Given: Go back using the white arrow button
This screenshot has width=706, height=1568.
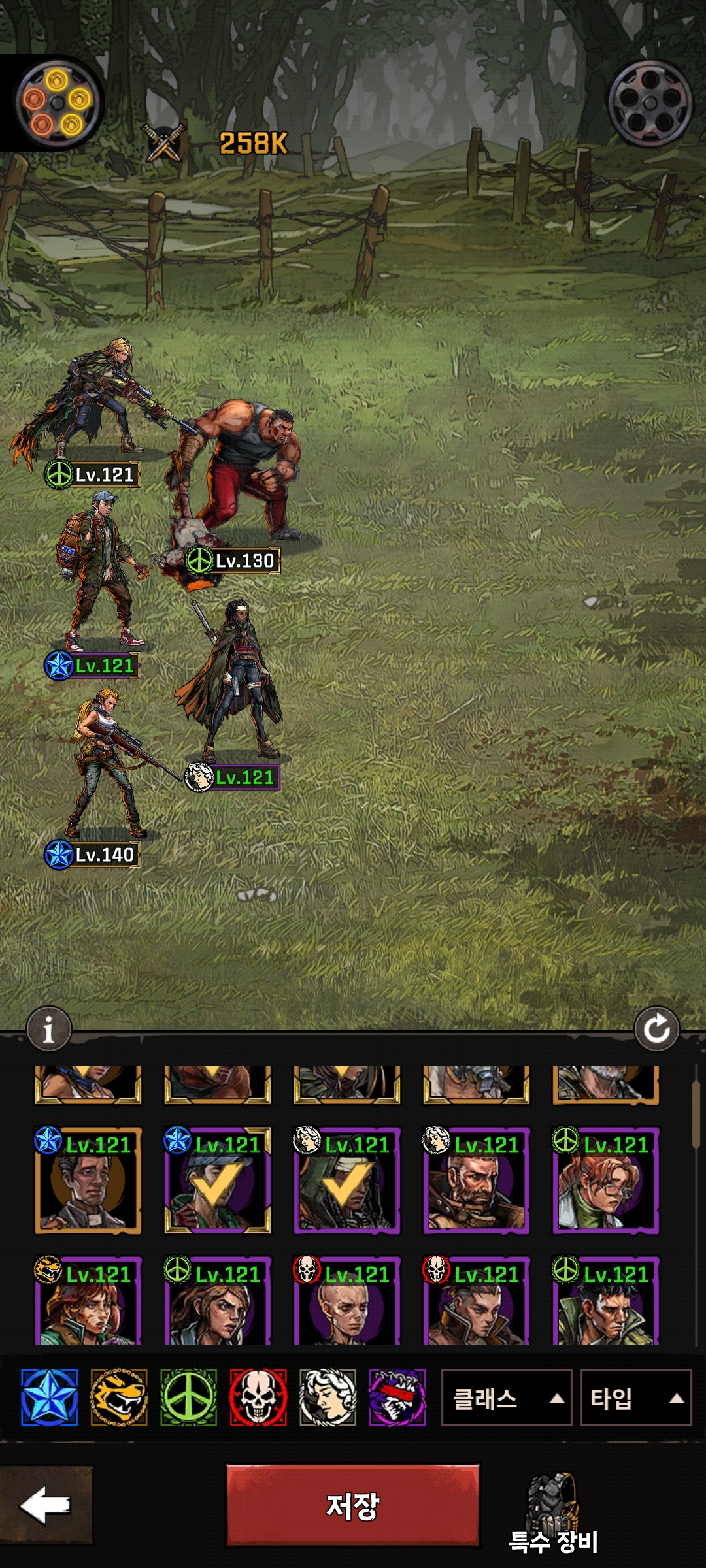Looking at the screenshot, I should [46, 1505].
